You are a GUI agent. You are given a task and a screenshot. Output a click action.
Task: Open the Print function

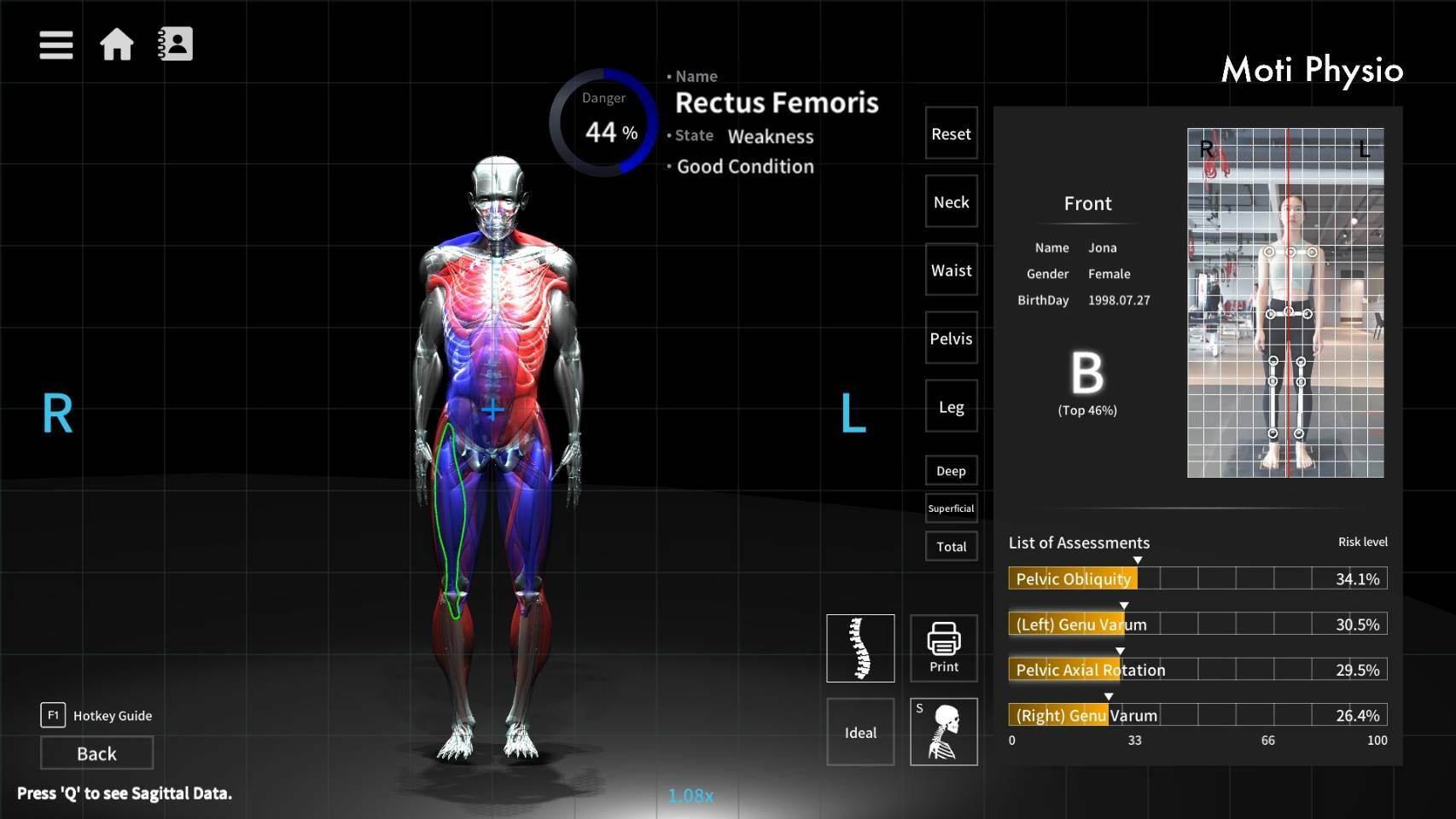[943, 648]
